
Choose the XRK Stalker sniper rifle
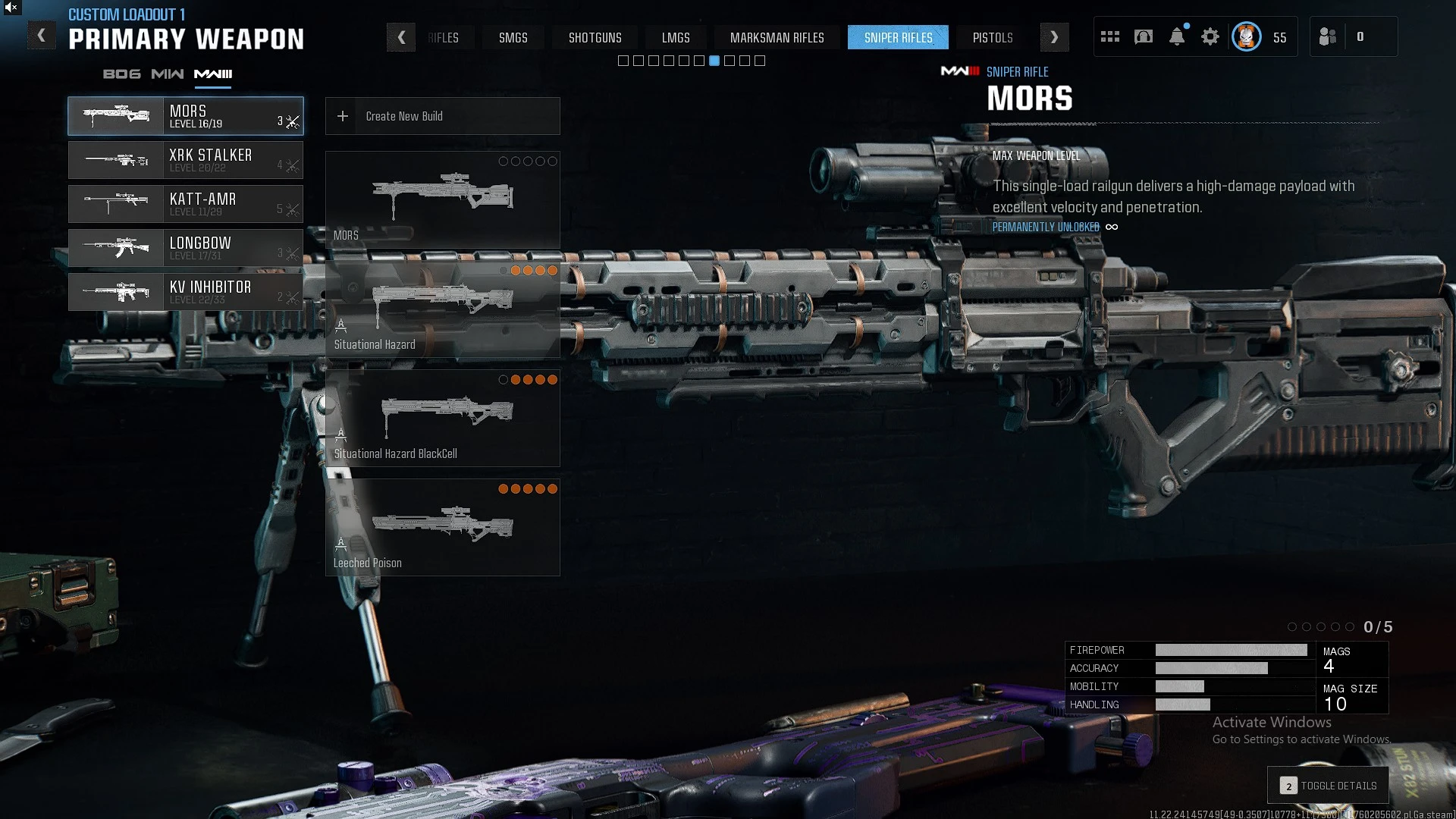pyautogui.click(x=186, y=160)
